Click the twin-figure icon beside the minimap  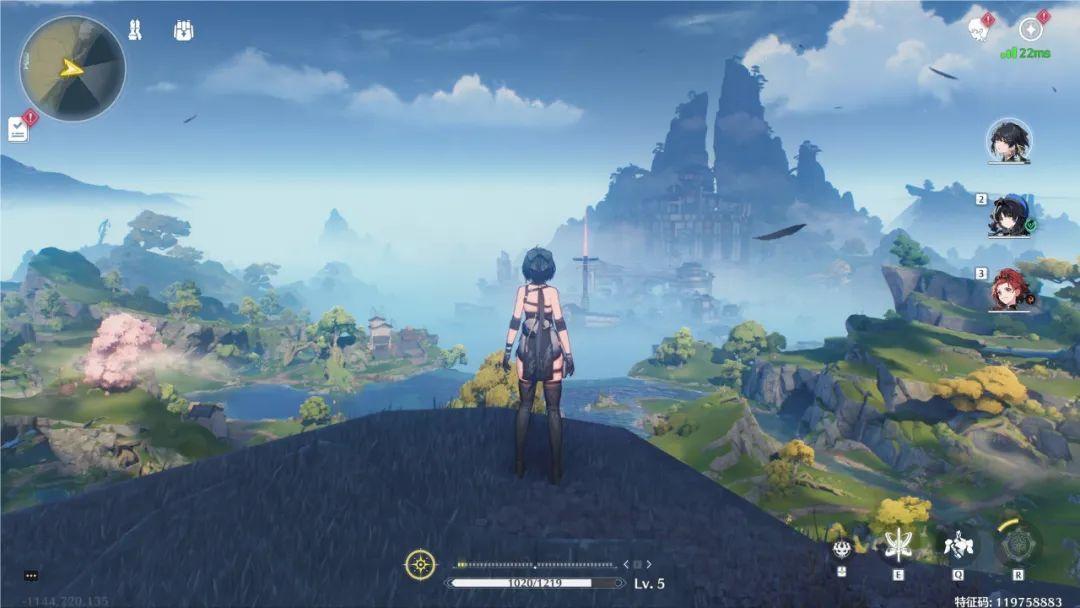point(135,30)
